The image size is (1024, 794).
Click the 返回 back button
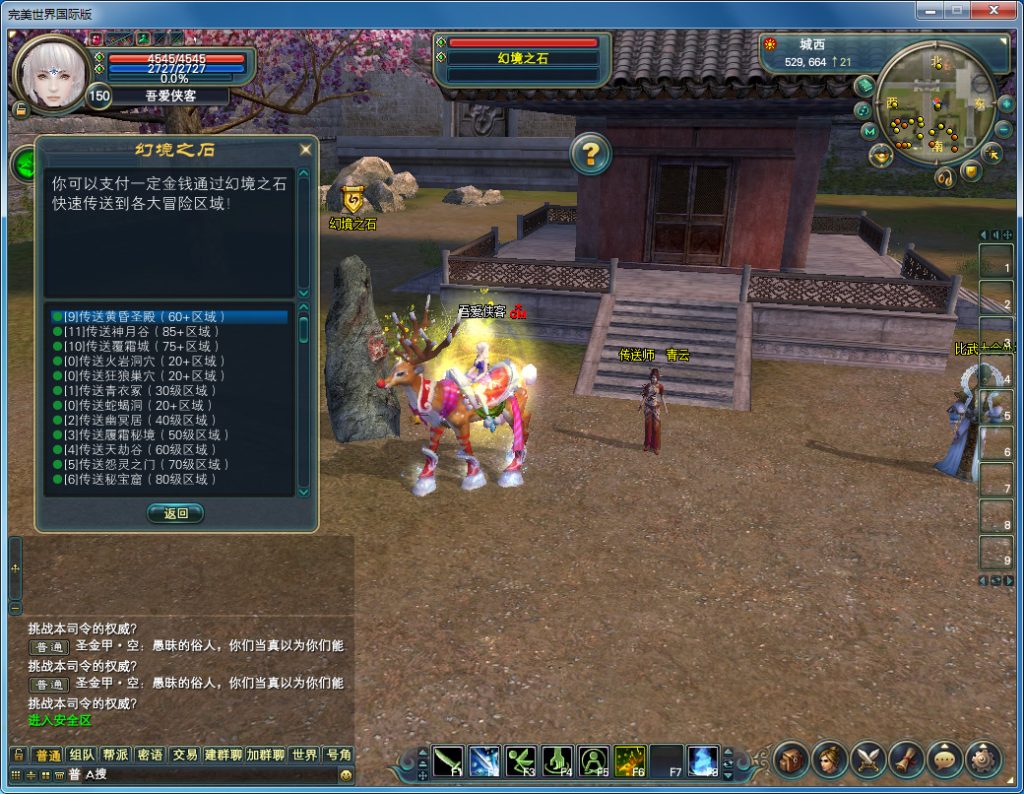click(x=176, y=513)
